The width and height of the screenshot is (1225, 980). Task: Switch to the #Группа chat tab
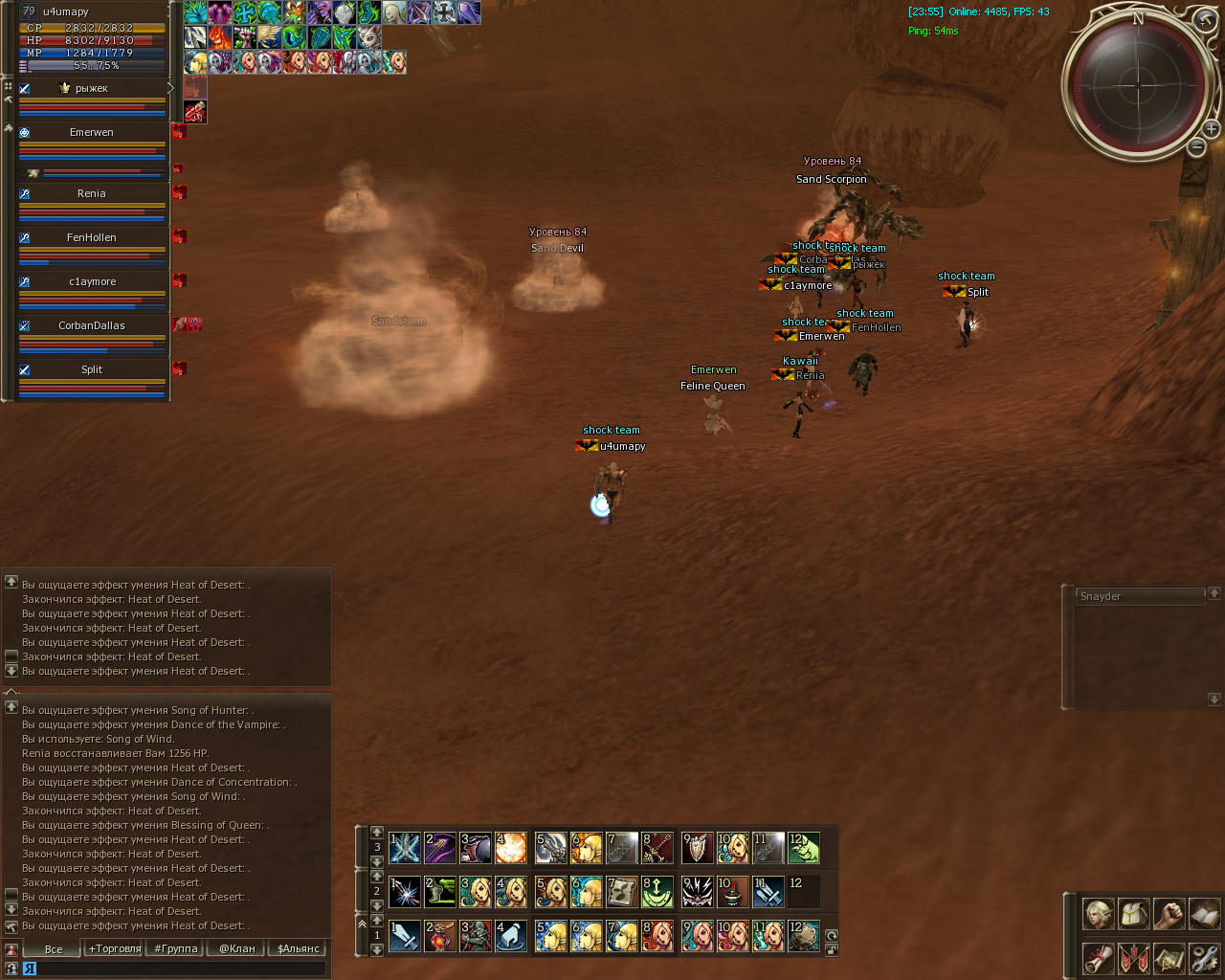(x=176, y=948)
